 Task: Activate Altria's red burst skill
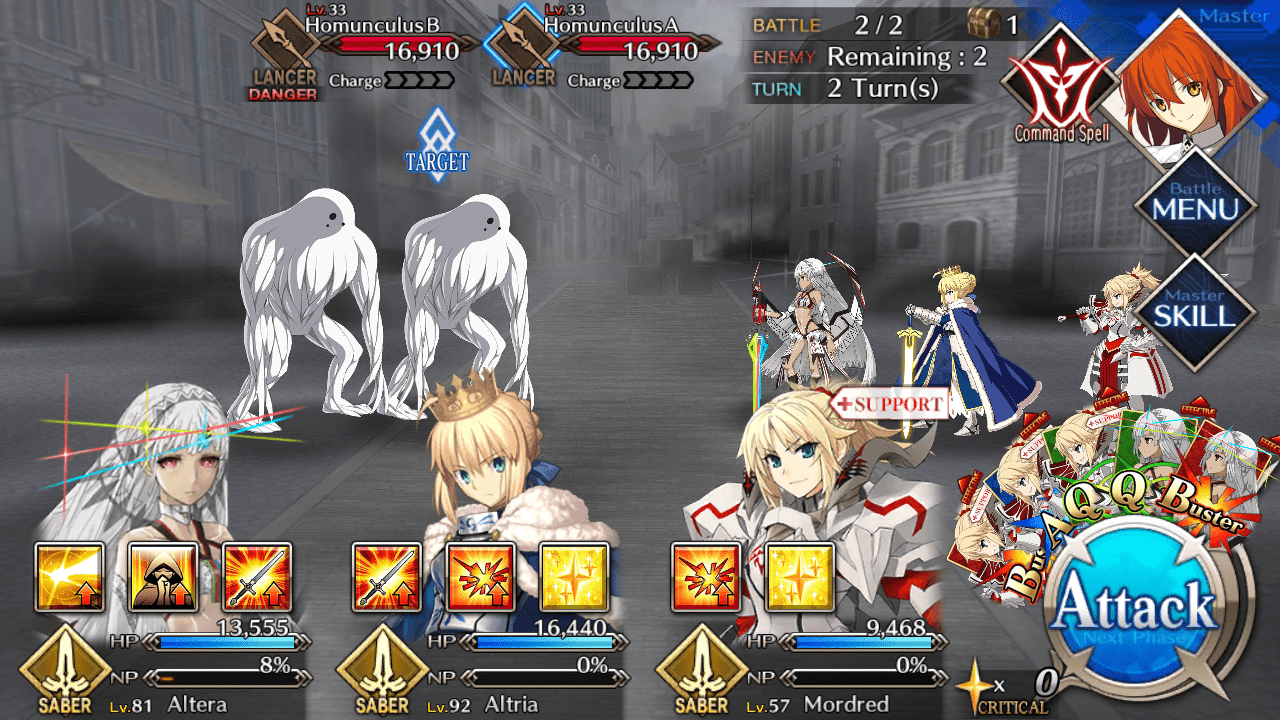click(x=481, y=577)
